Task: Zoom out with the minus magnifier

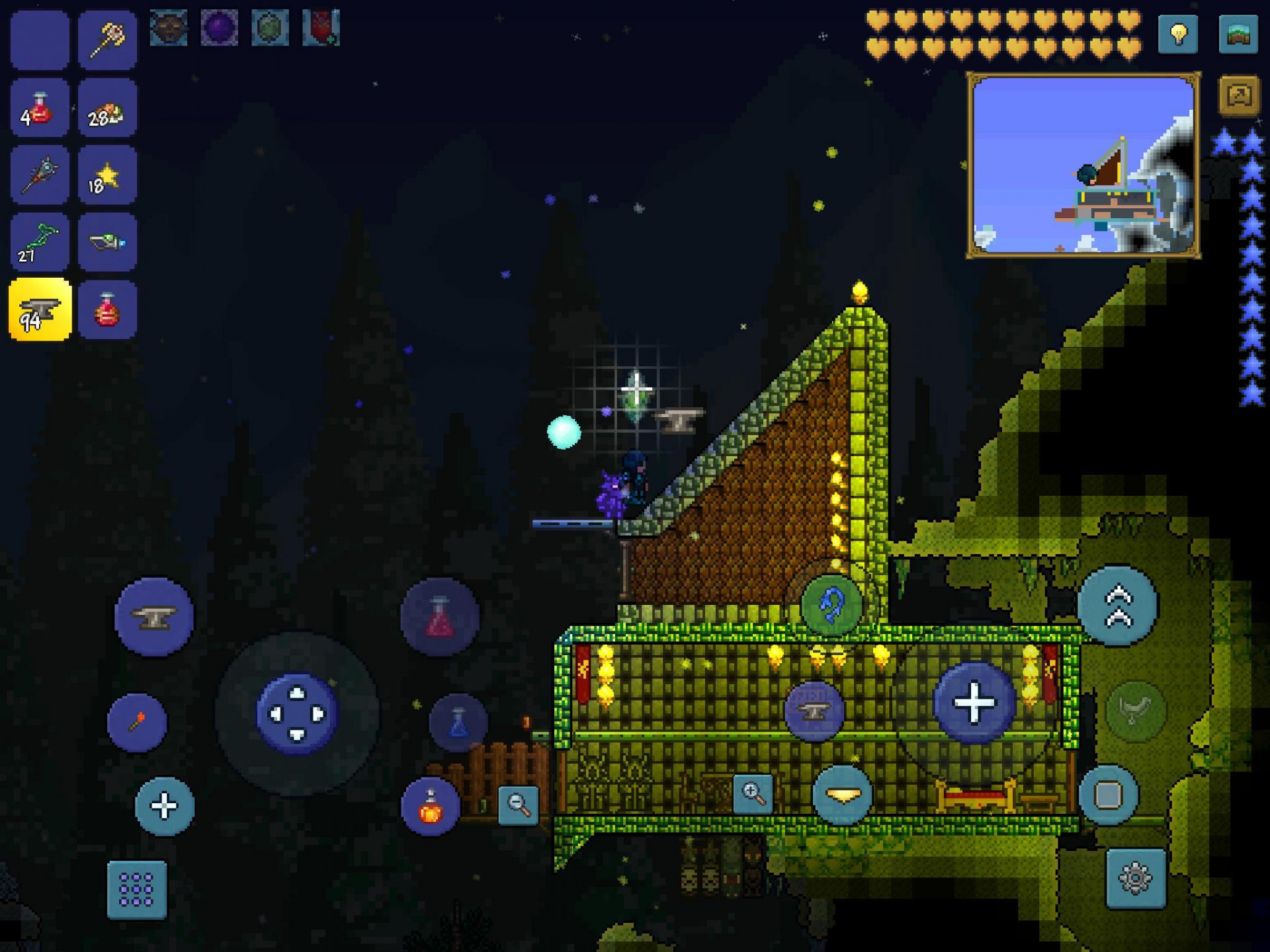Action: pyautogui.click(x=518, y=805)
